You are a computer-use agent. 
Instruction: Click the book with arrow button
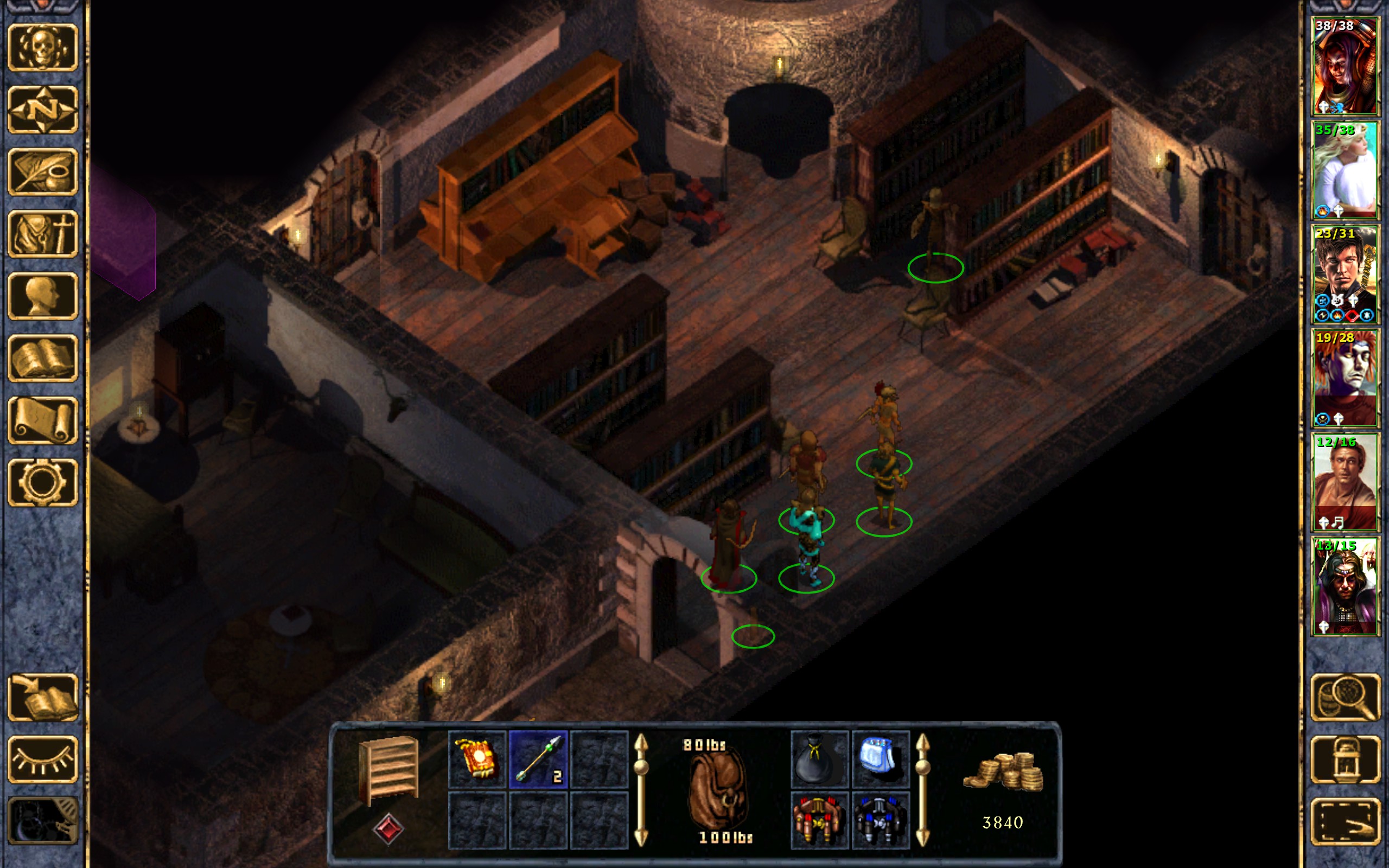pos(42,697)
